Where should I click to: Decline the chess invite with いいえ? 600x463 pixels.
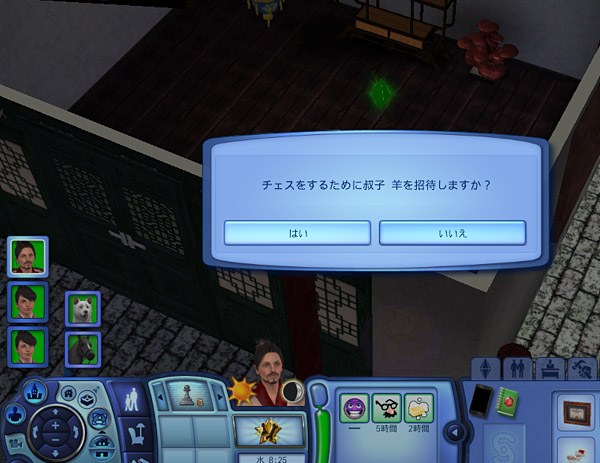452,233
